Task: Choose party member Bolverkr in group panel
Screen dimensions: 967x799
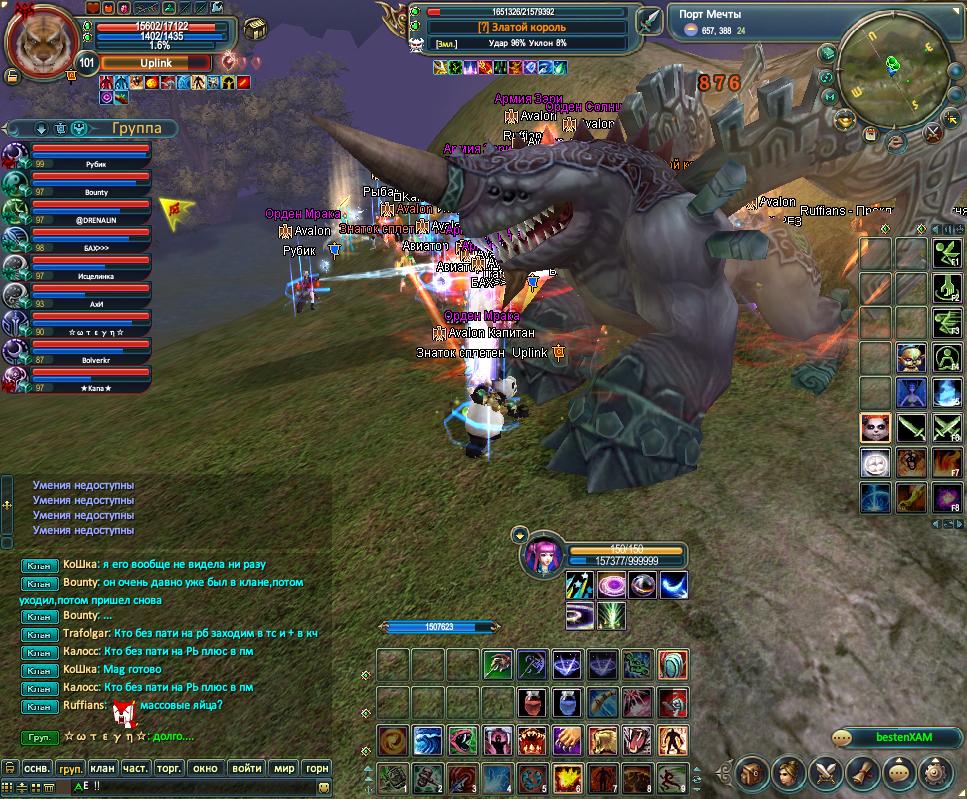Action: tap(90, 352)
